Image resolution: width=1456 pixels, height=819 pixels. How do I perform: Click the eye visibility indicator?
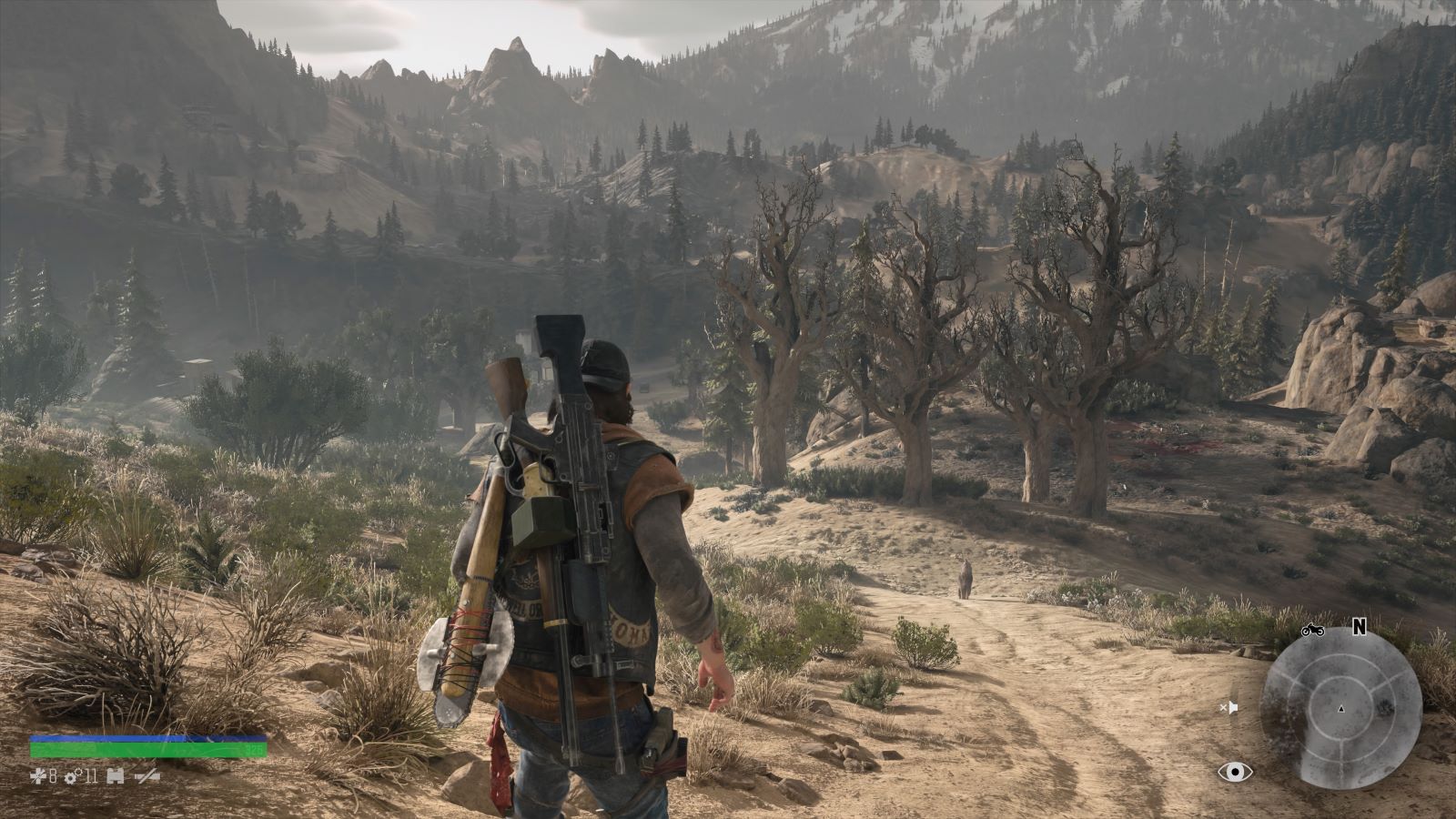1235,773
